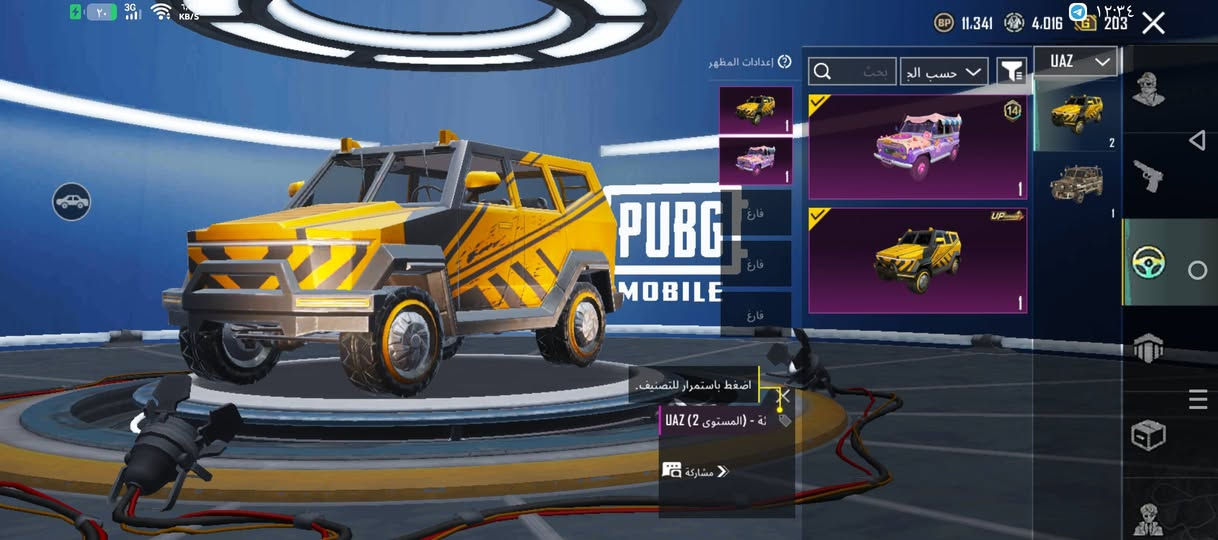
Task: Switch to the pistol weapons category
Action: pos(1147,177)
